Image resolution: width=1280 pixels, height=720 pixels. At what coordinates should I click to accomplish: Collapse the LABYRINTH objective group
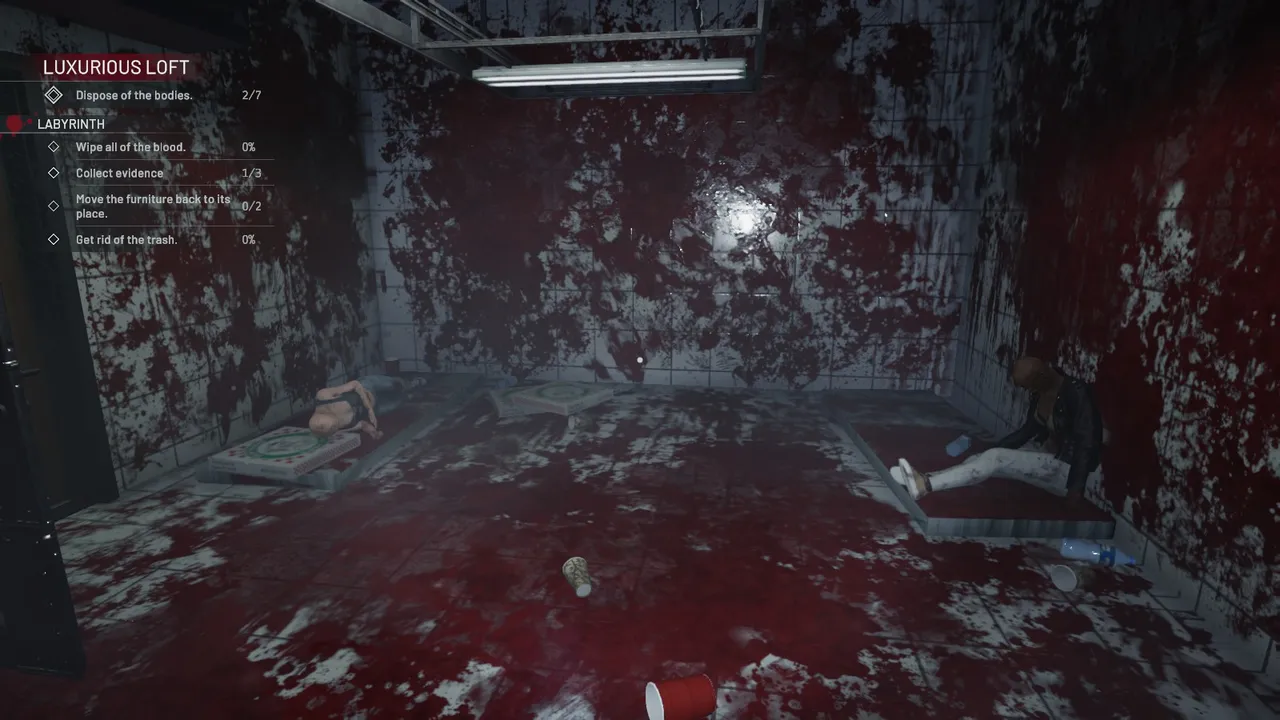[71, 123]
